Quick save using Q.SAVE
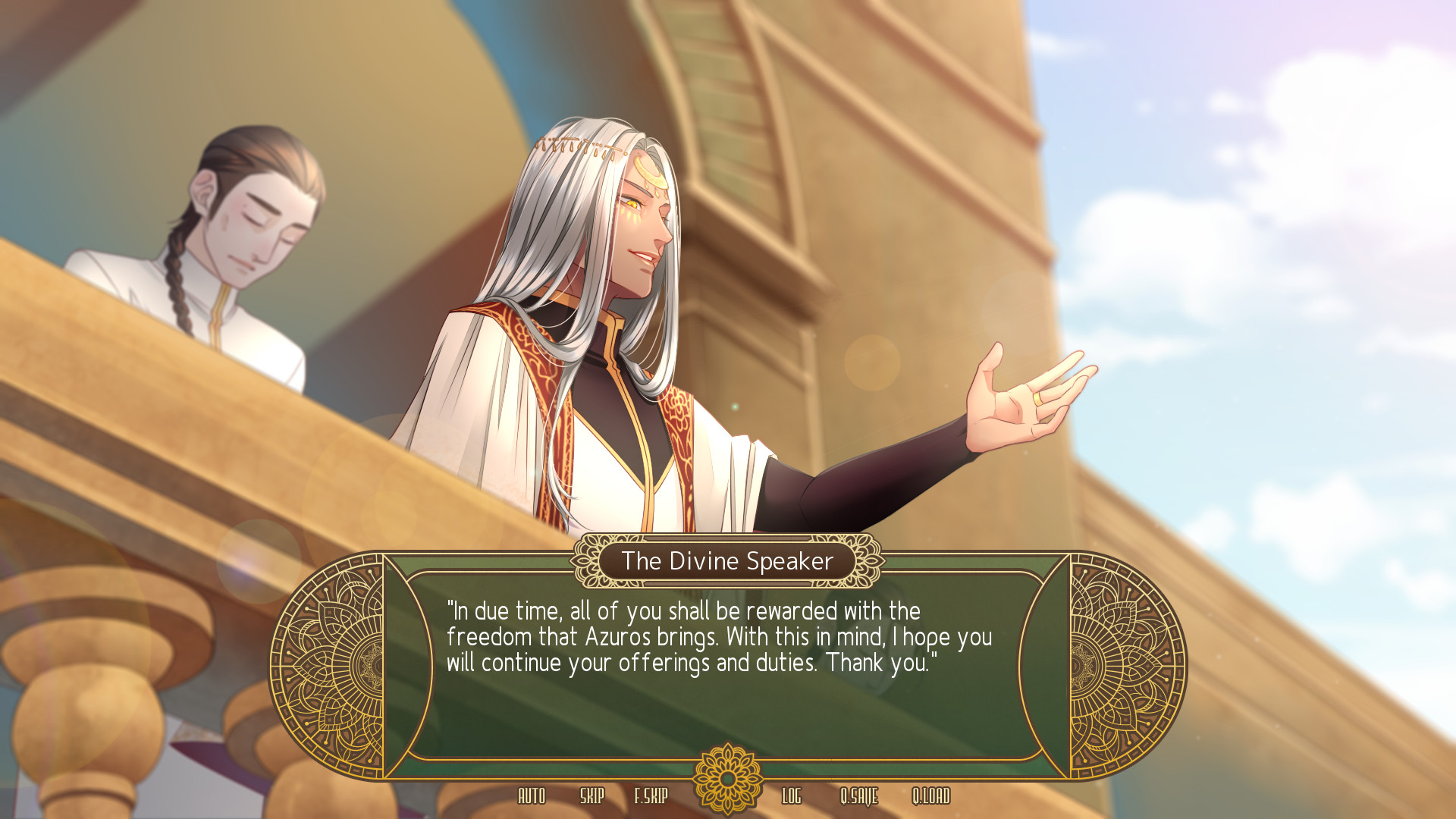This screenshot has width=1456, height=819. click(x=859, y=797)
